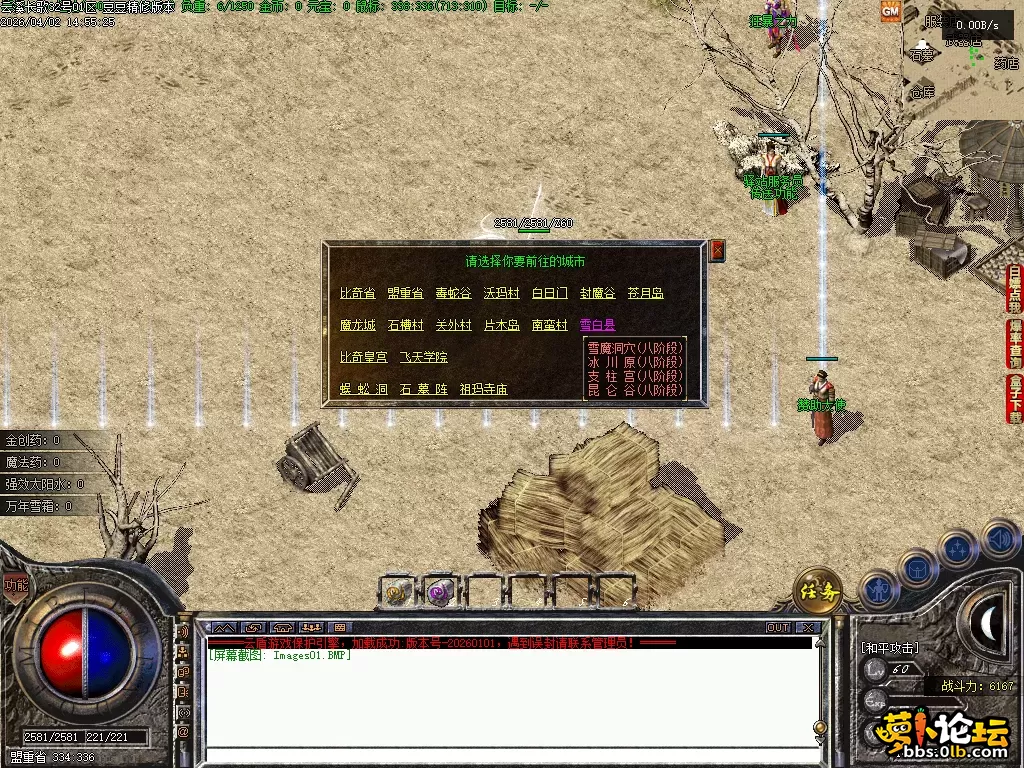Go to 封魔谷
1024x768 pixels.
598,293
